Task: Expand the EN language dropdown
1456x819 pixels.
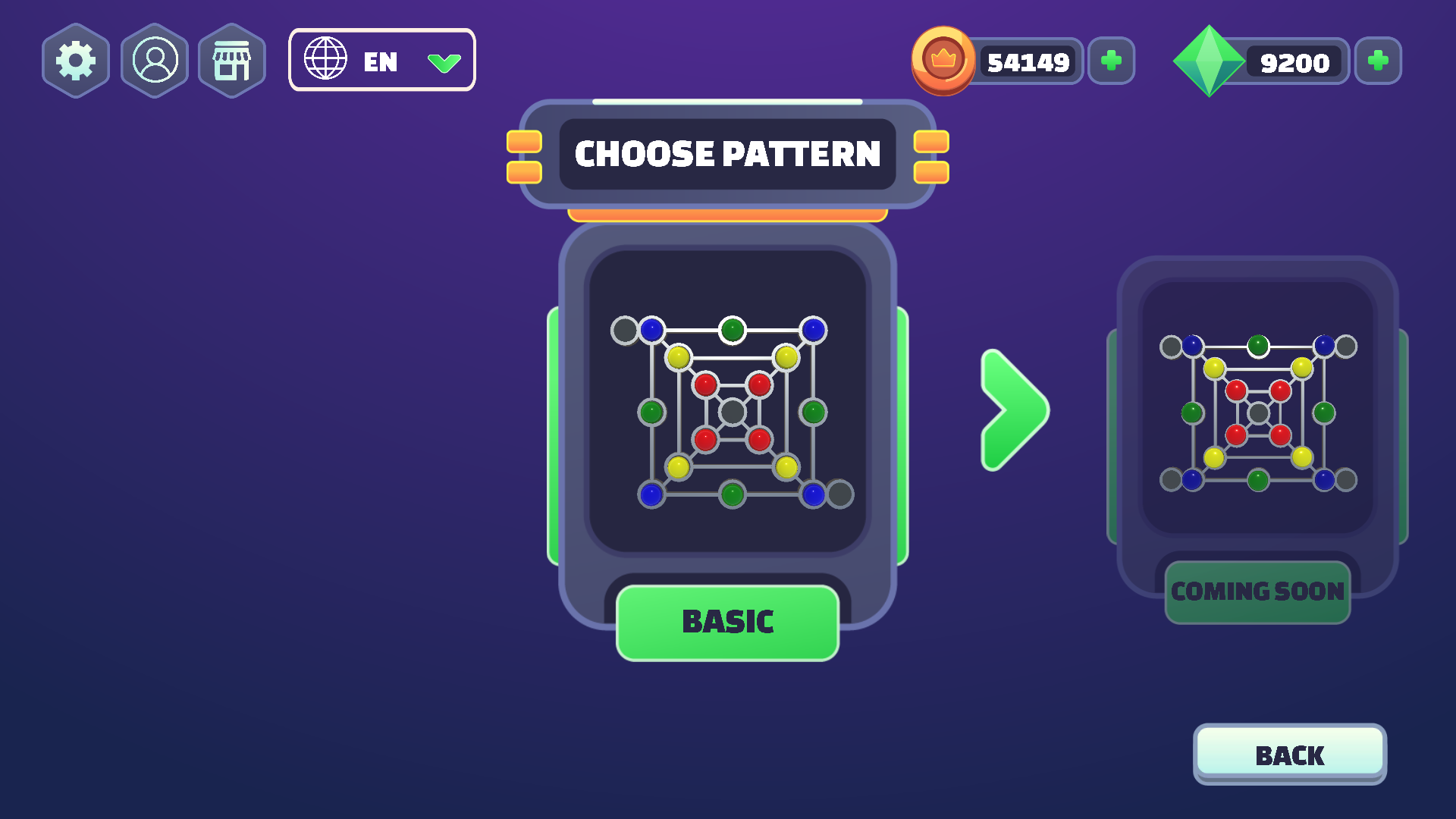Action: pos(381,61)
